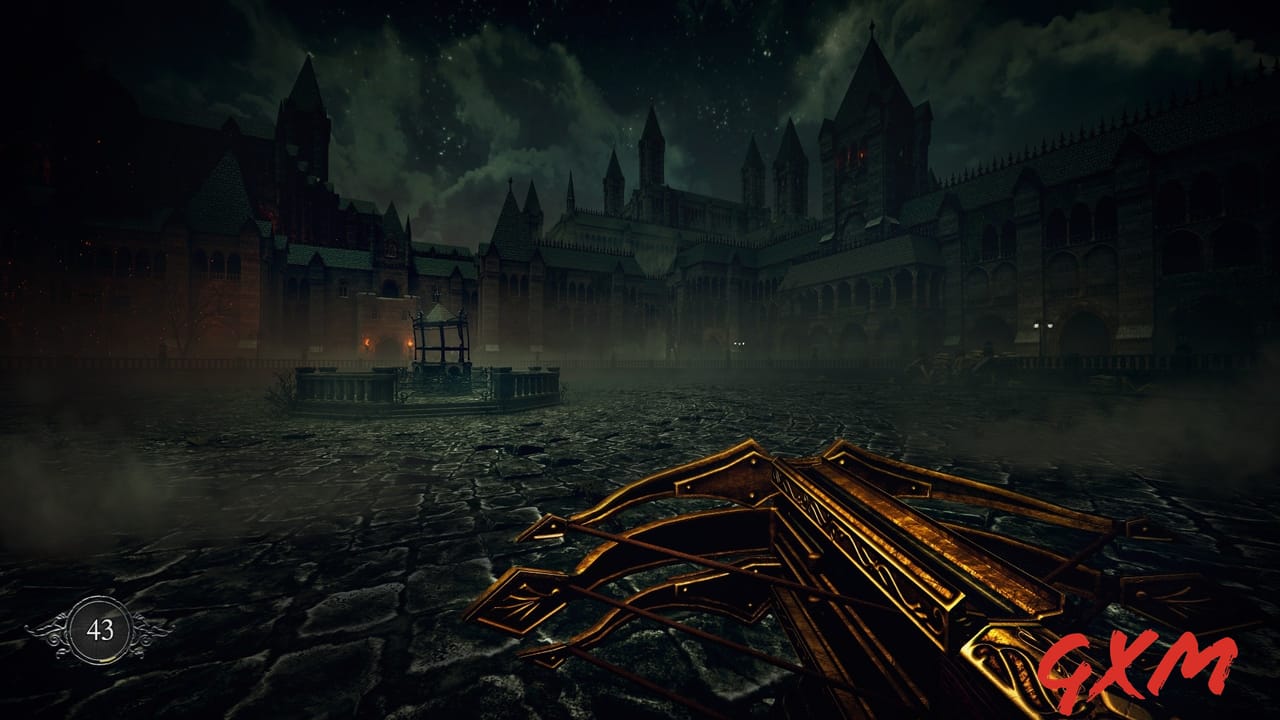
Task: Click the ammo counter showing 43
Action: click(102, 630)
